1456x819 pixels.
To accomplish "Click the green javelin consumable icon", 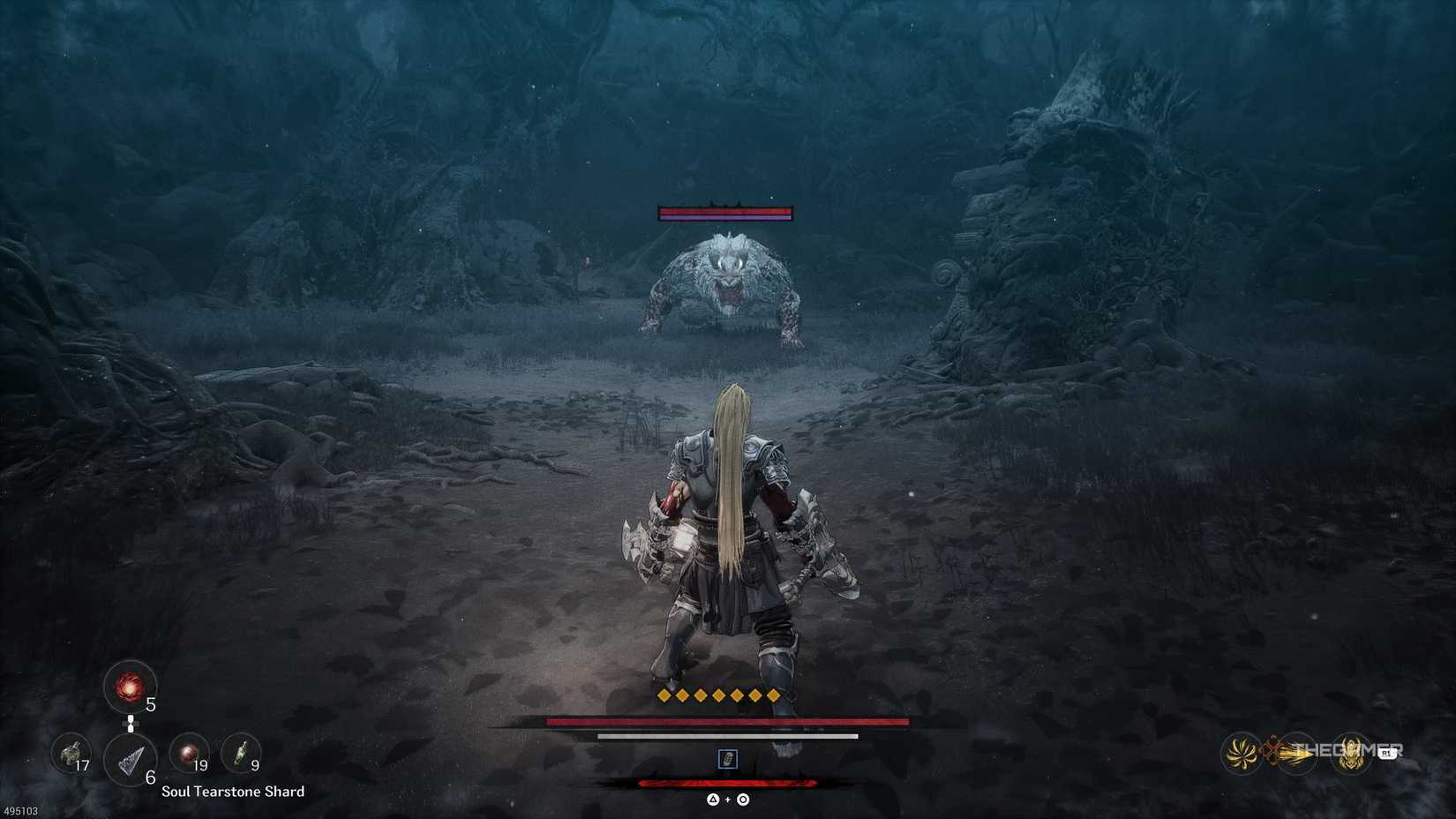I will point(240,755).
